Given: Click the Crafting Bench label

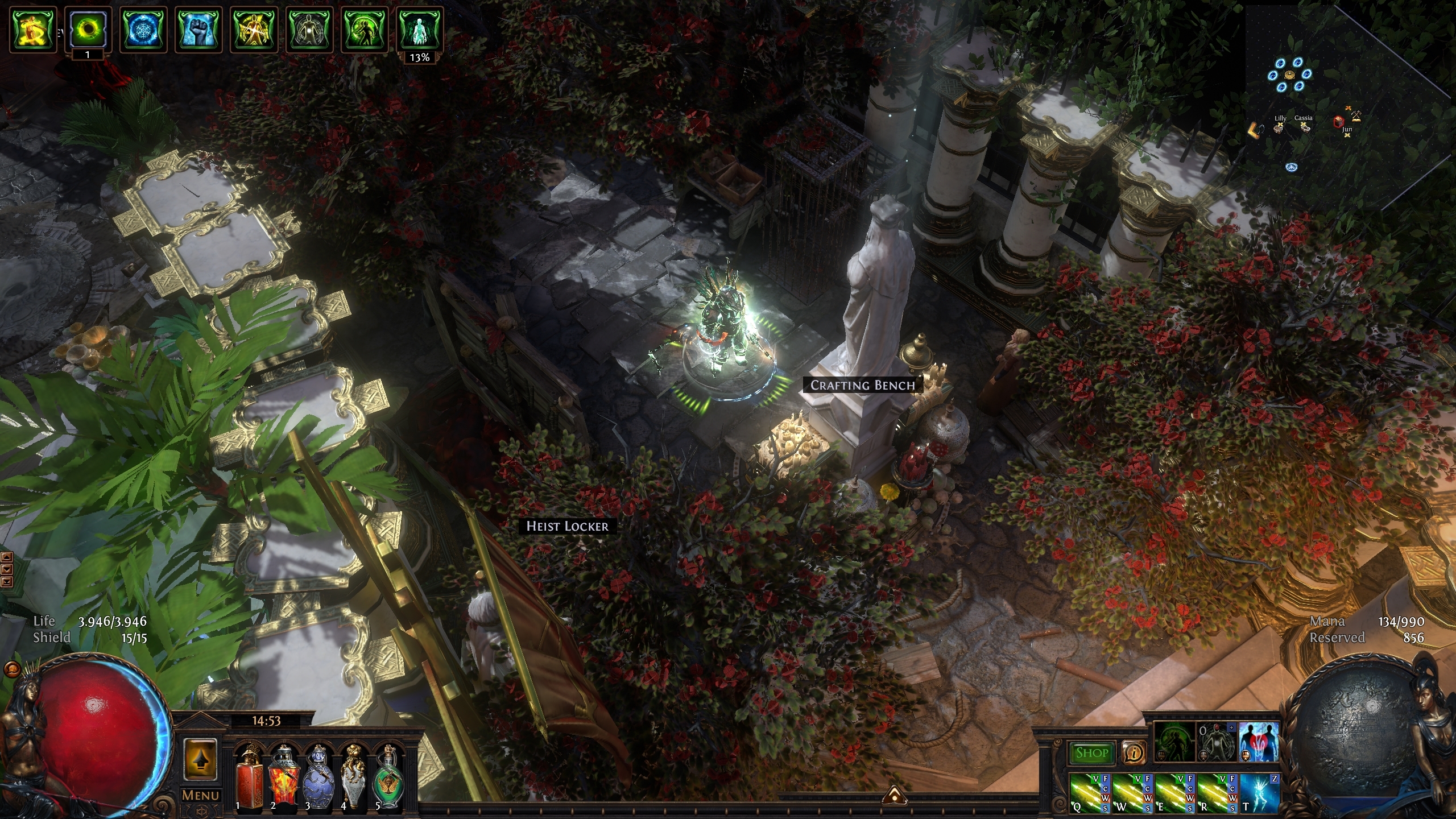Looking at the screenshot, I should point(862,385).
